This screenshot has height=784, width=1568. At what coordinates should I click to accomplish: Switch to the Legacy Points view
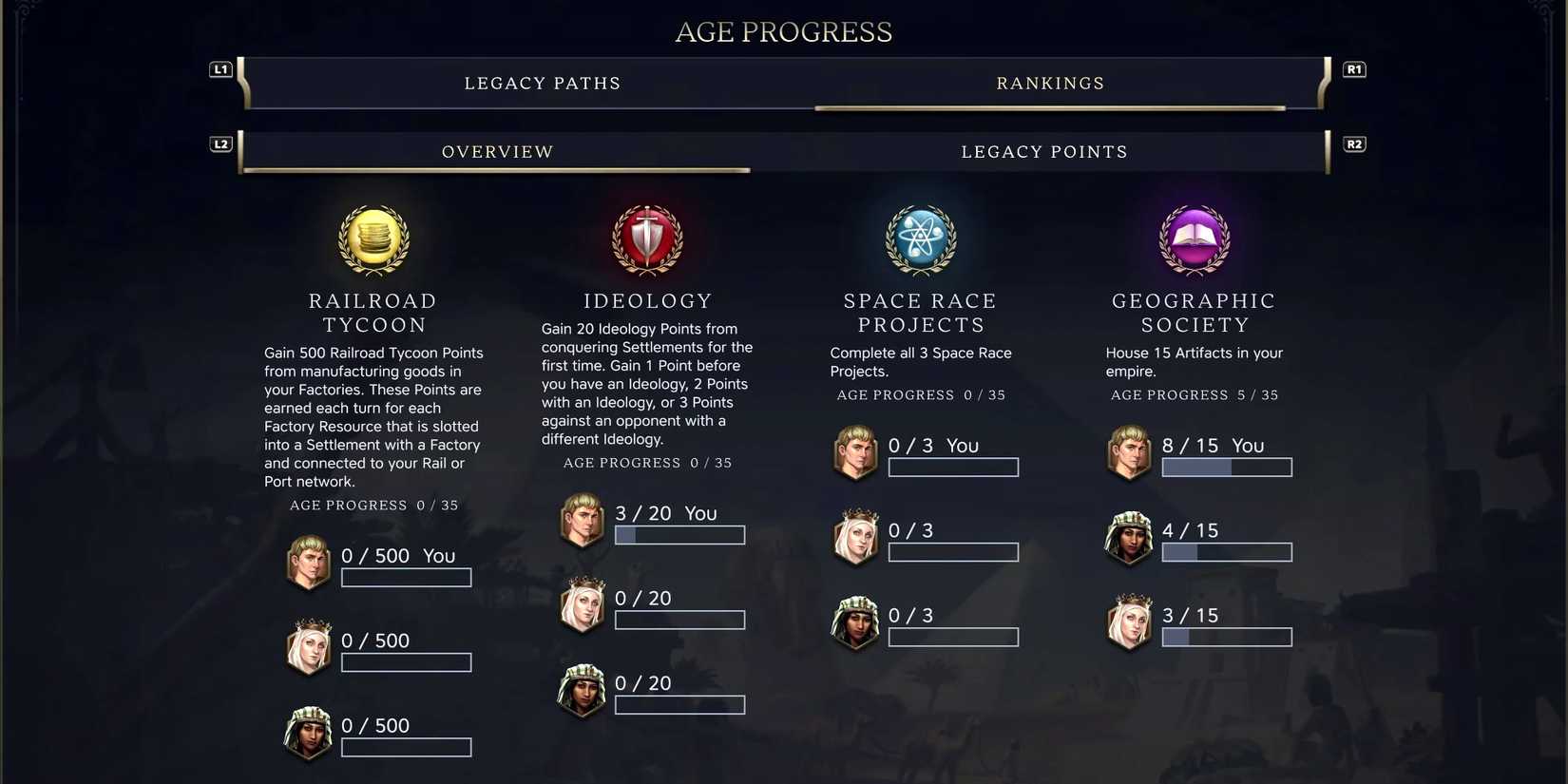pos(1043,151)
